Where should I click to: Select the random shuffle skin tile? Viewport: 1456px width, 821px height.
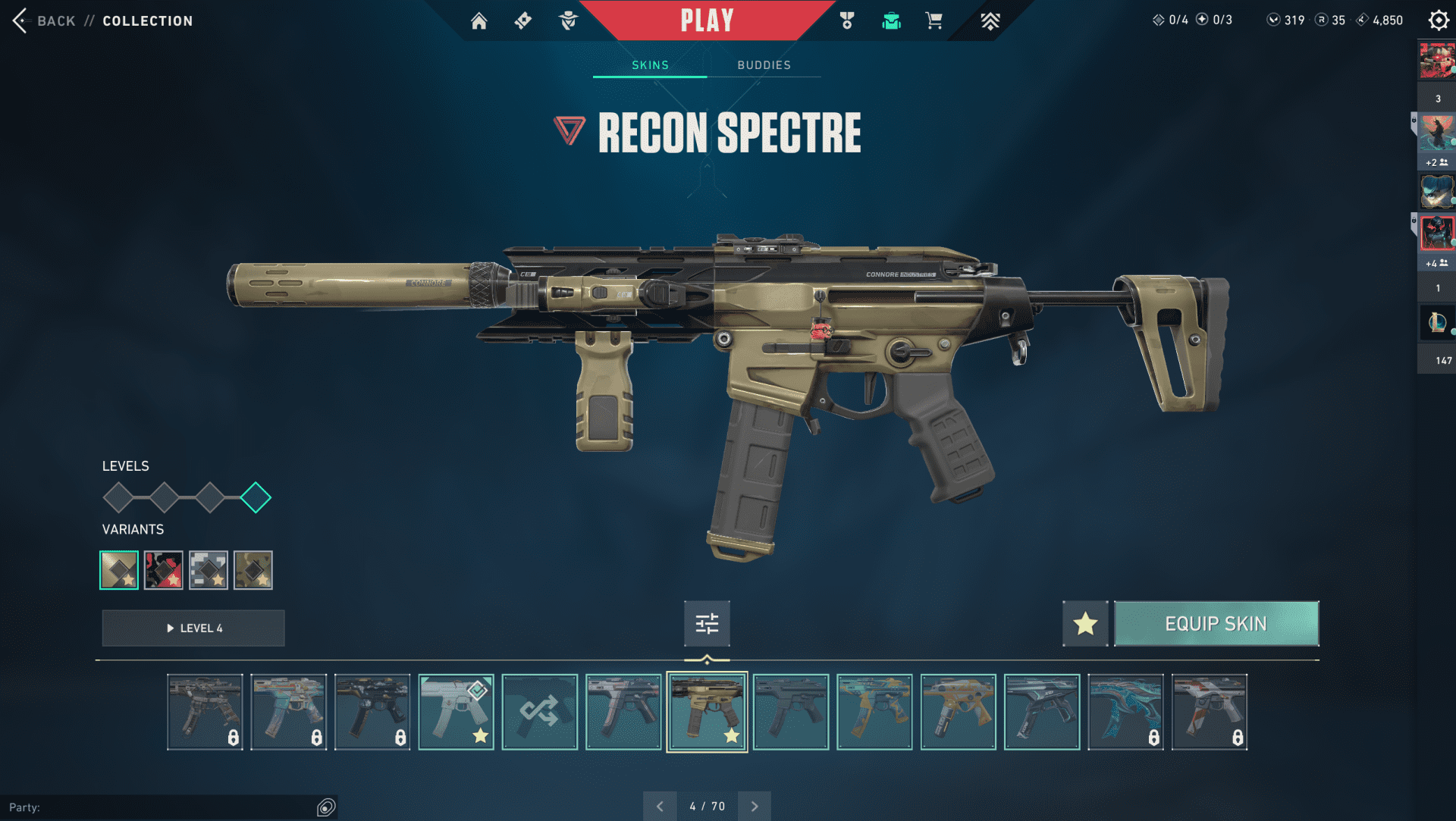click(539, 712)
